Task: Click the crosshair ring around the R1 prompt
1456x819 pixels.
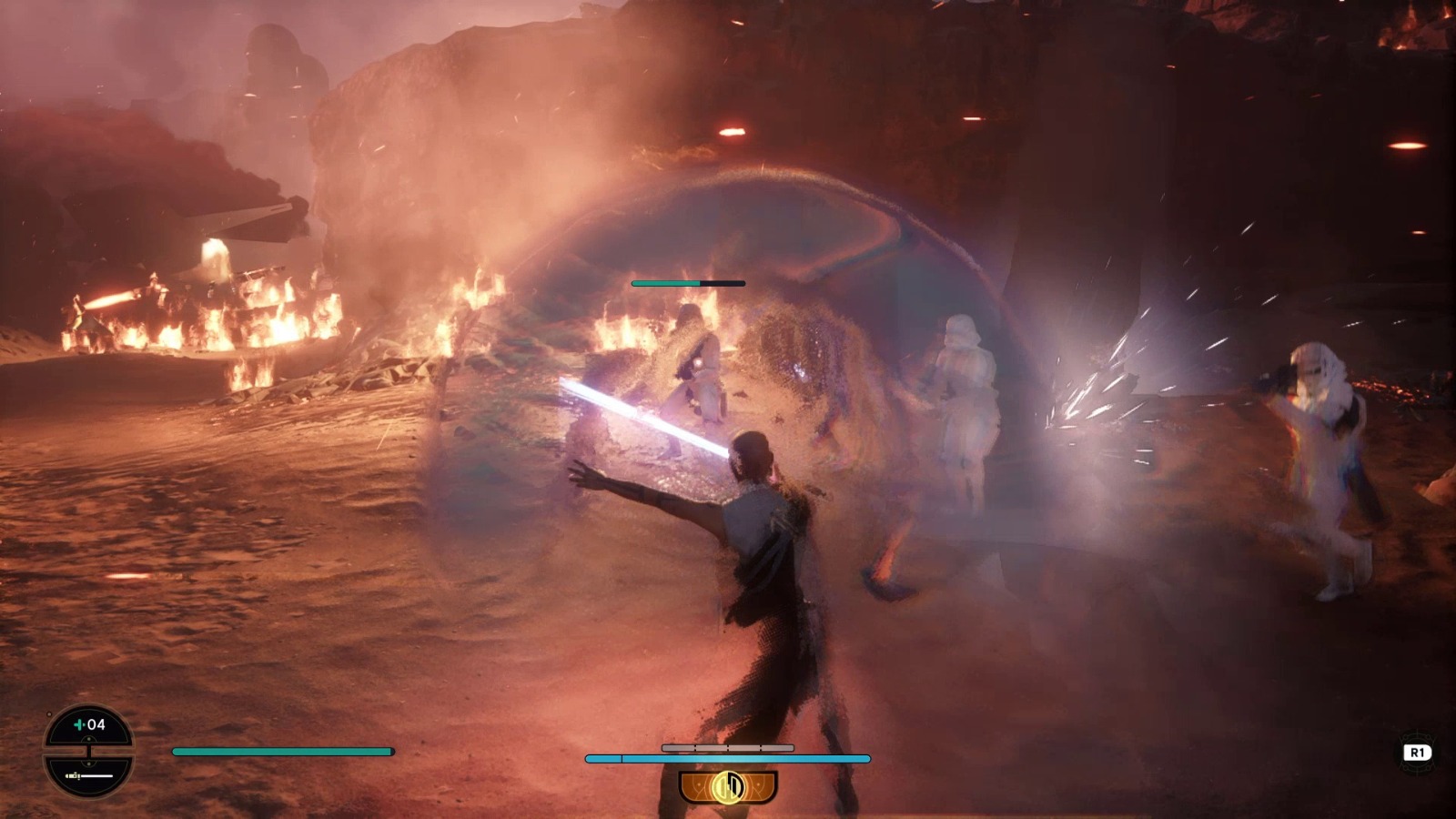Action: (1416, 751)
